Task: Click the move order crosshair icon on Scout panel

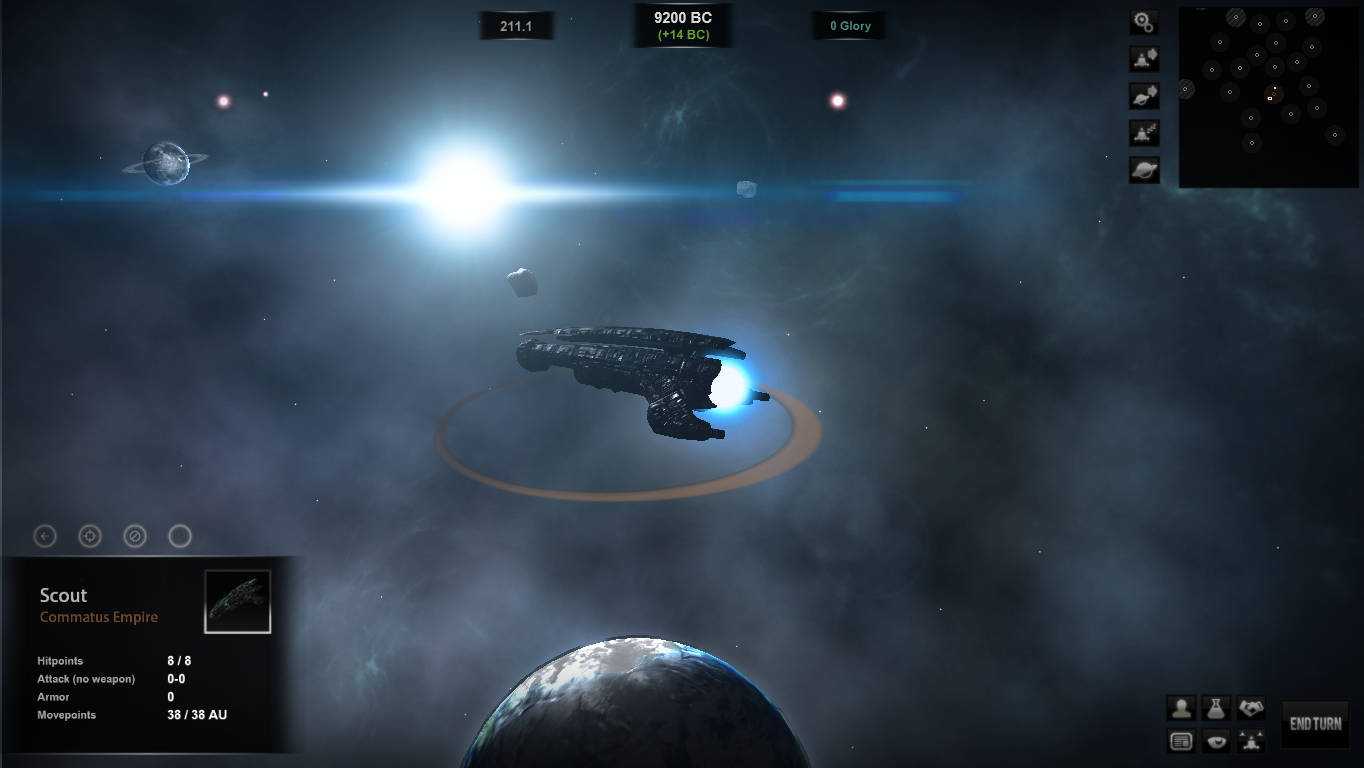Action: pos(89,536)
